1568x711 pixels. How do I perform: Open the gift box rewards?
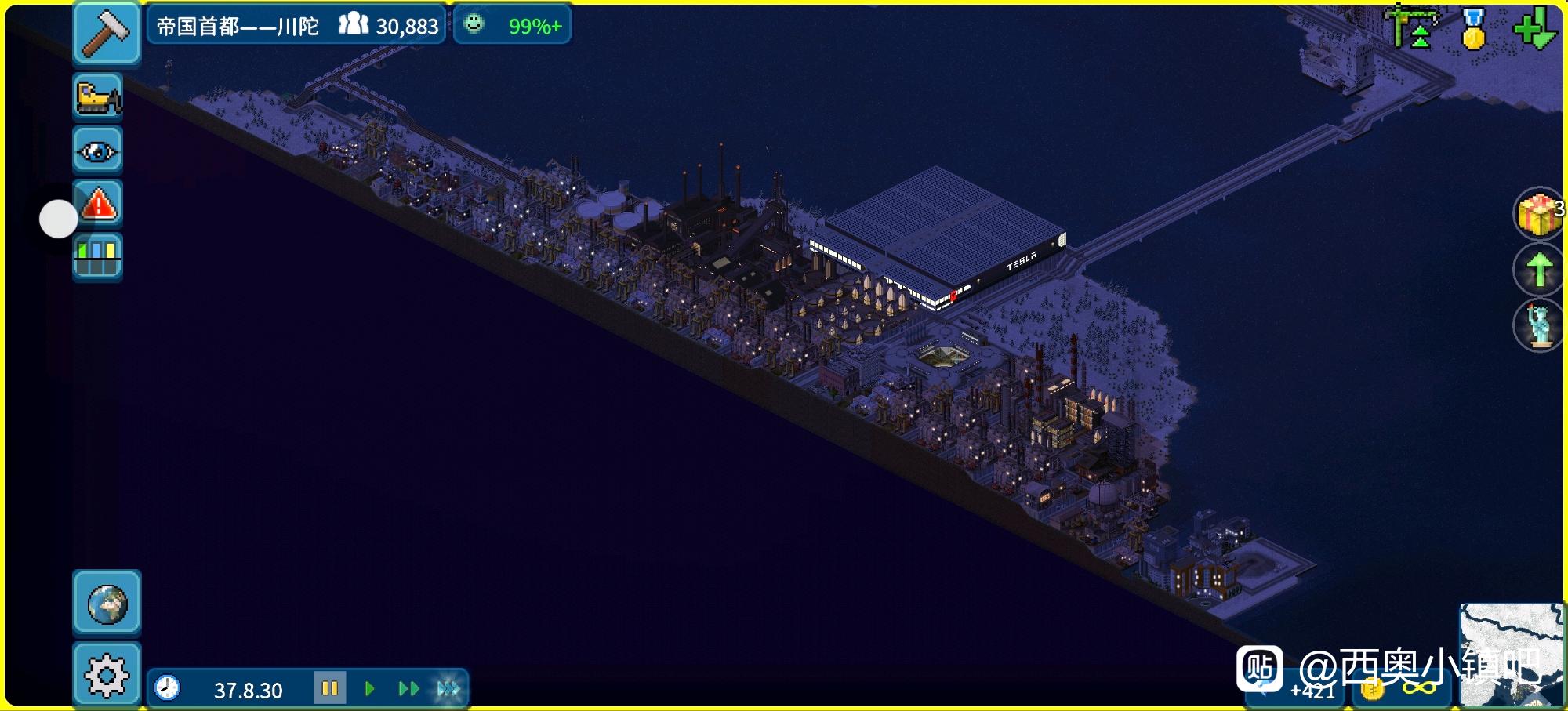coord(1537,213)
